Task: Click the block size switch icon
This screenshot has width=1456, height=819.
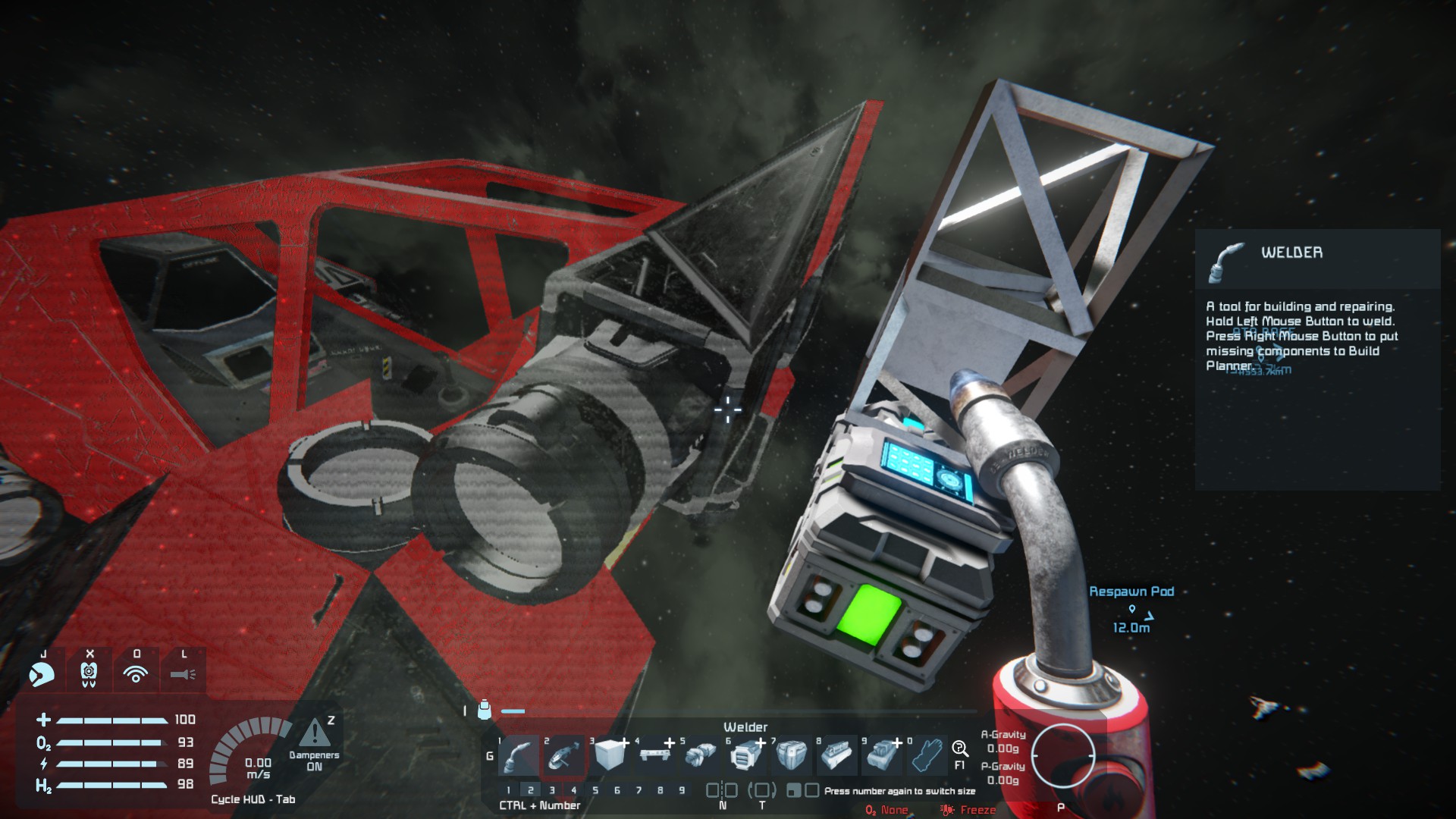Action: (802, 790)
